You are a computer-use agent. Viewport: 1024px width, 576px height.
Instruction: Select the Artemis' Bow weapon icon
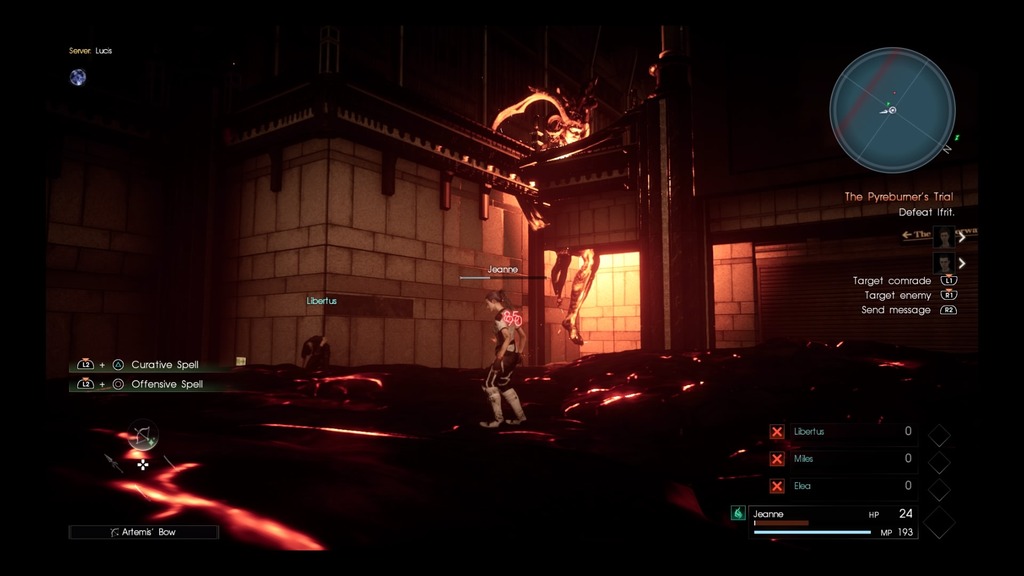(142, 435)
